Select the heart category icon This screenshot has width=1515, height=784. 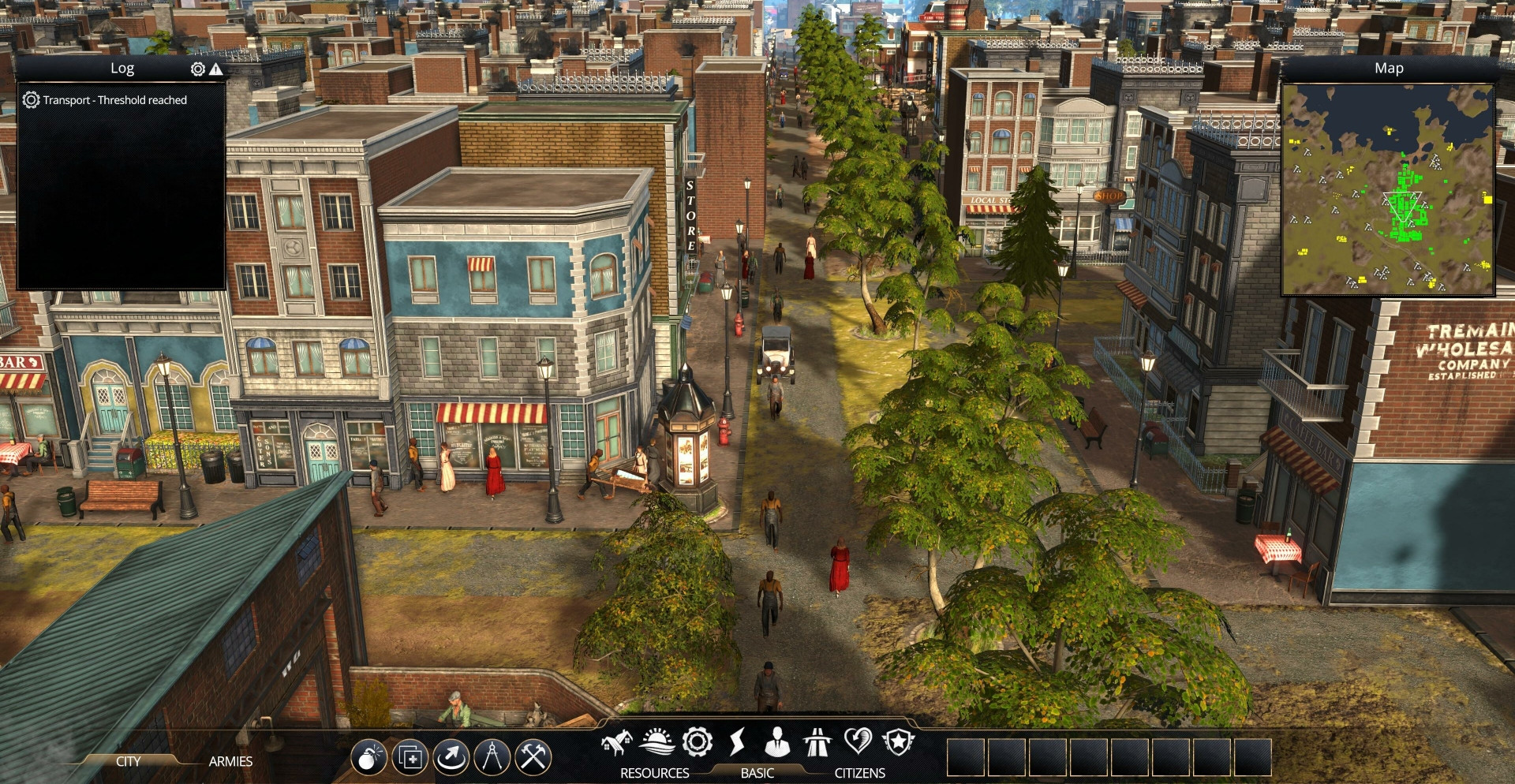click(x=858, y=742)
